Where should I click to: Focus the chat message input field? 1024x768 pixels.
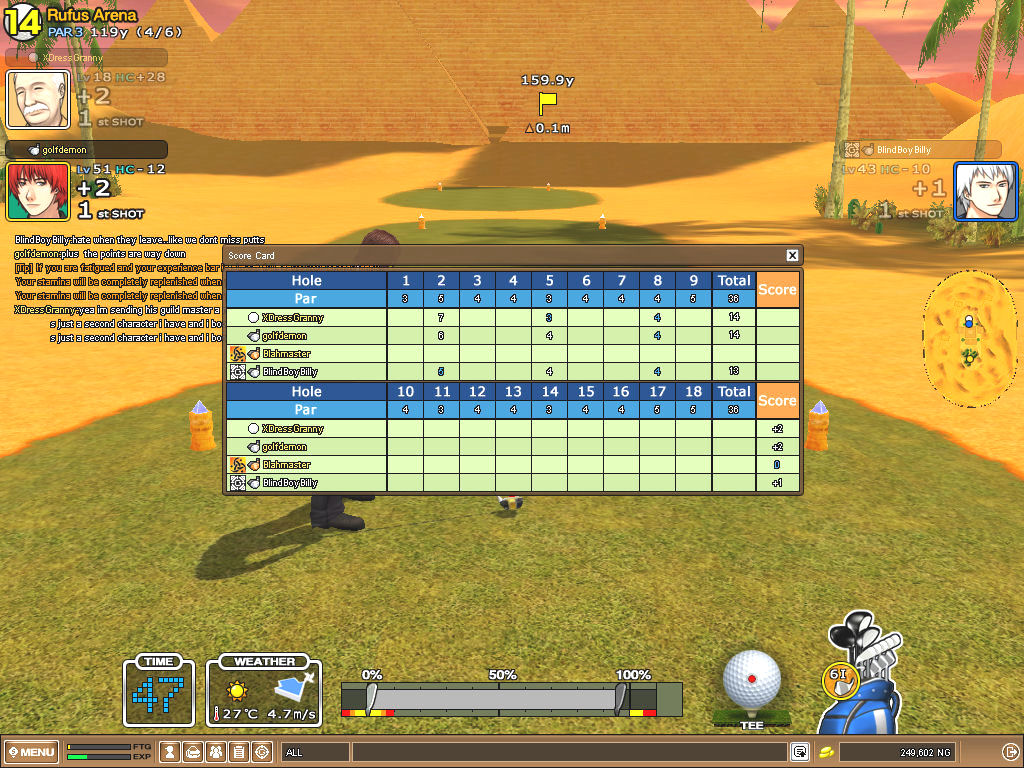point(568,752)
